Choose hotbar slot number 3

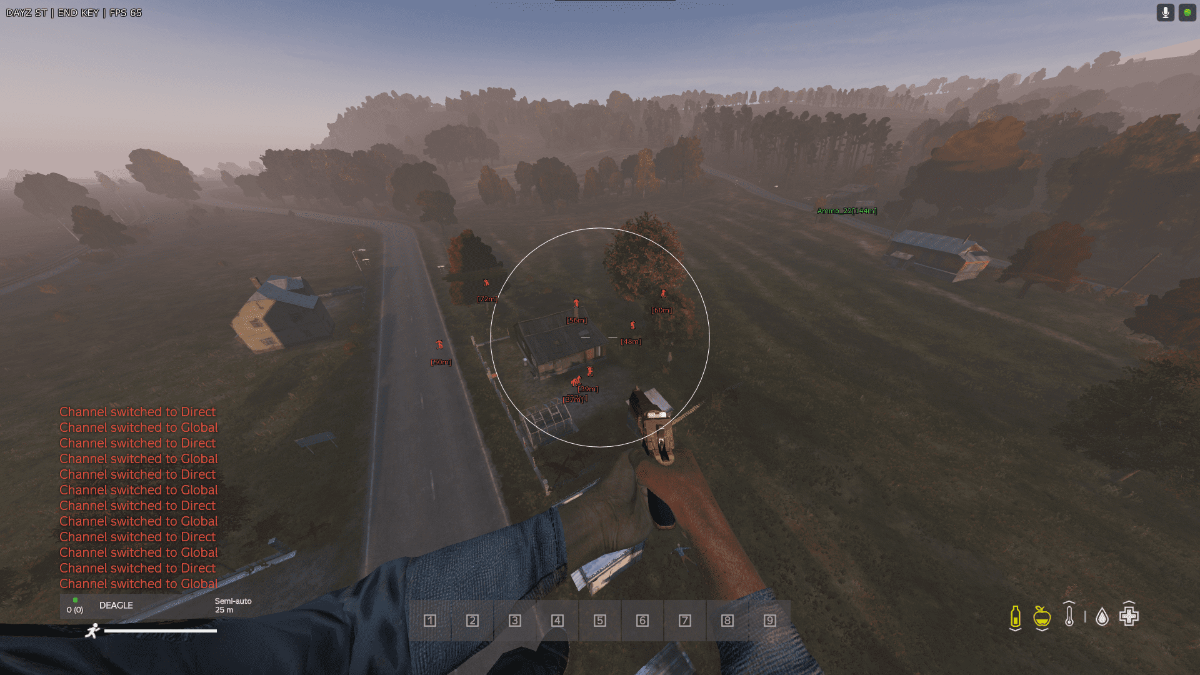pyautogui.click(x=515, y=621)
